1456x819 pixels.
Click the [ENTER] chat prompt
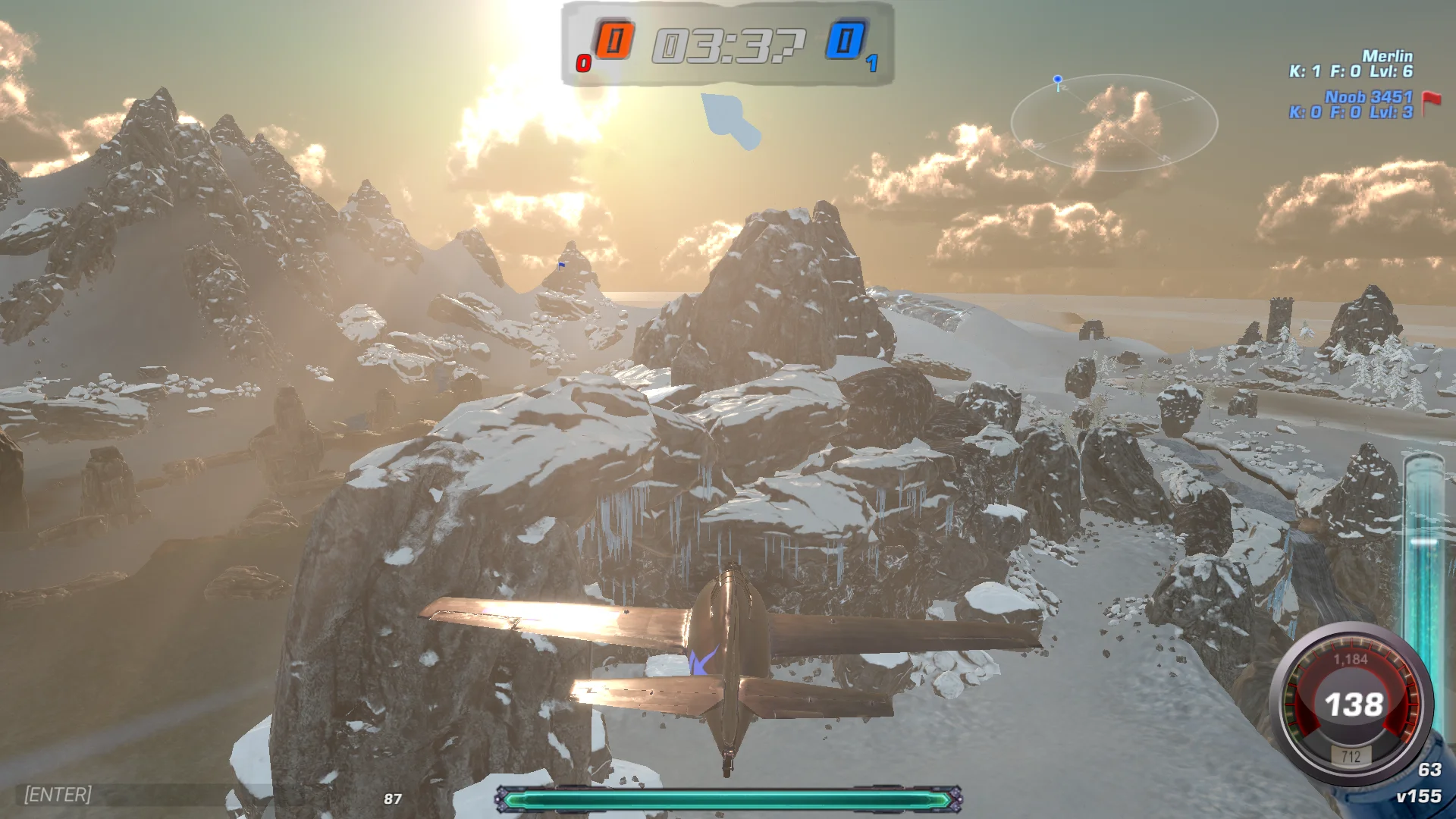56,795
